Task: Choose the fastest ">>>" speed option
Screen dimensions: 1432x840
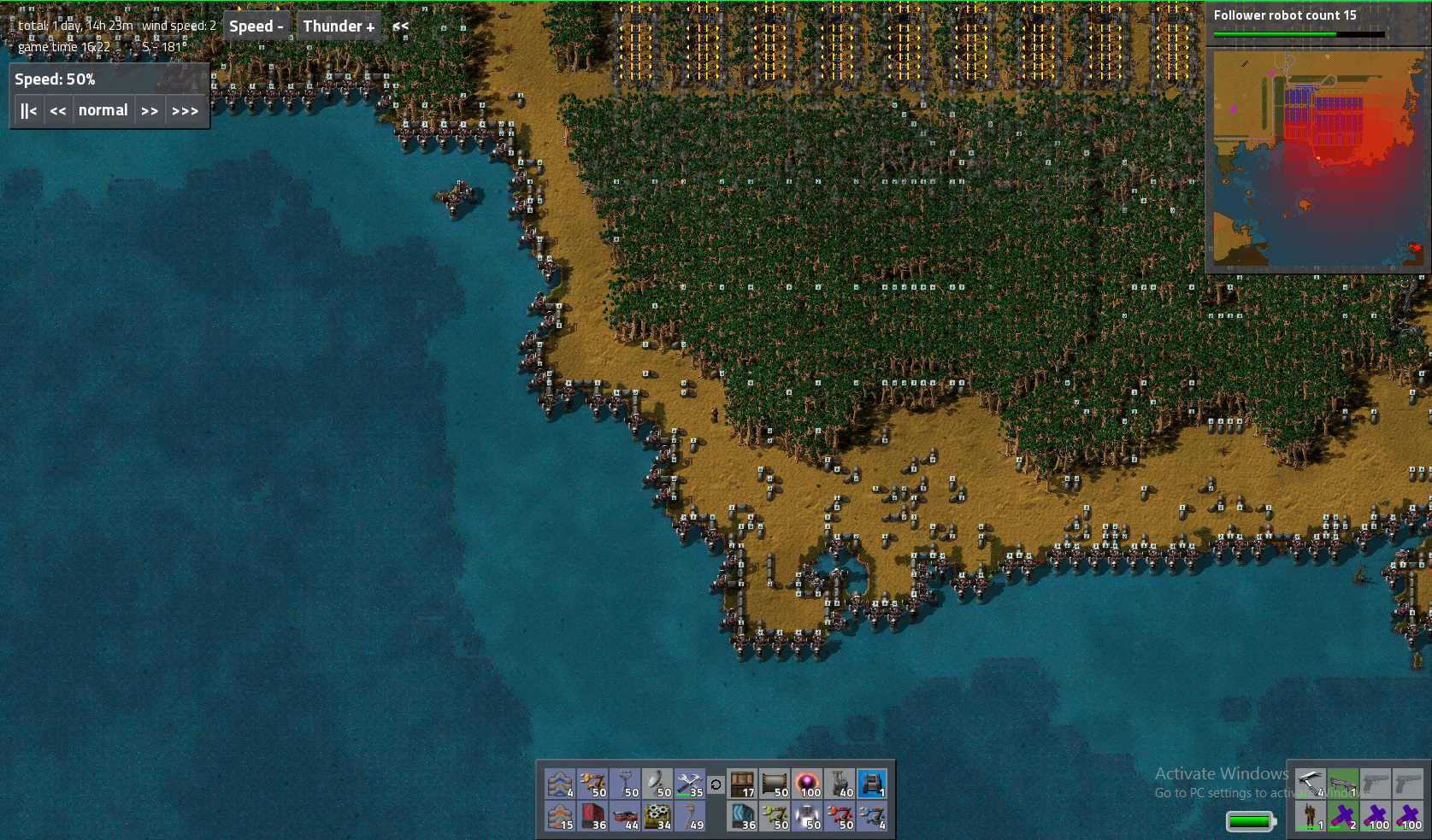Action: (185, 110)
